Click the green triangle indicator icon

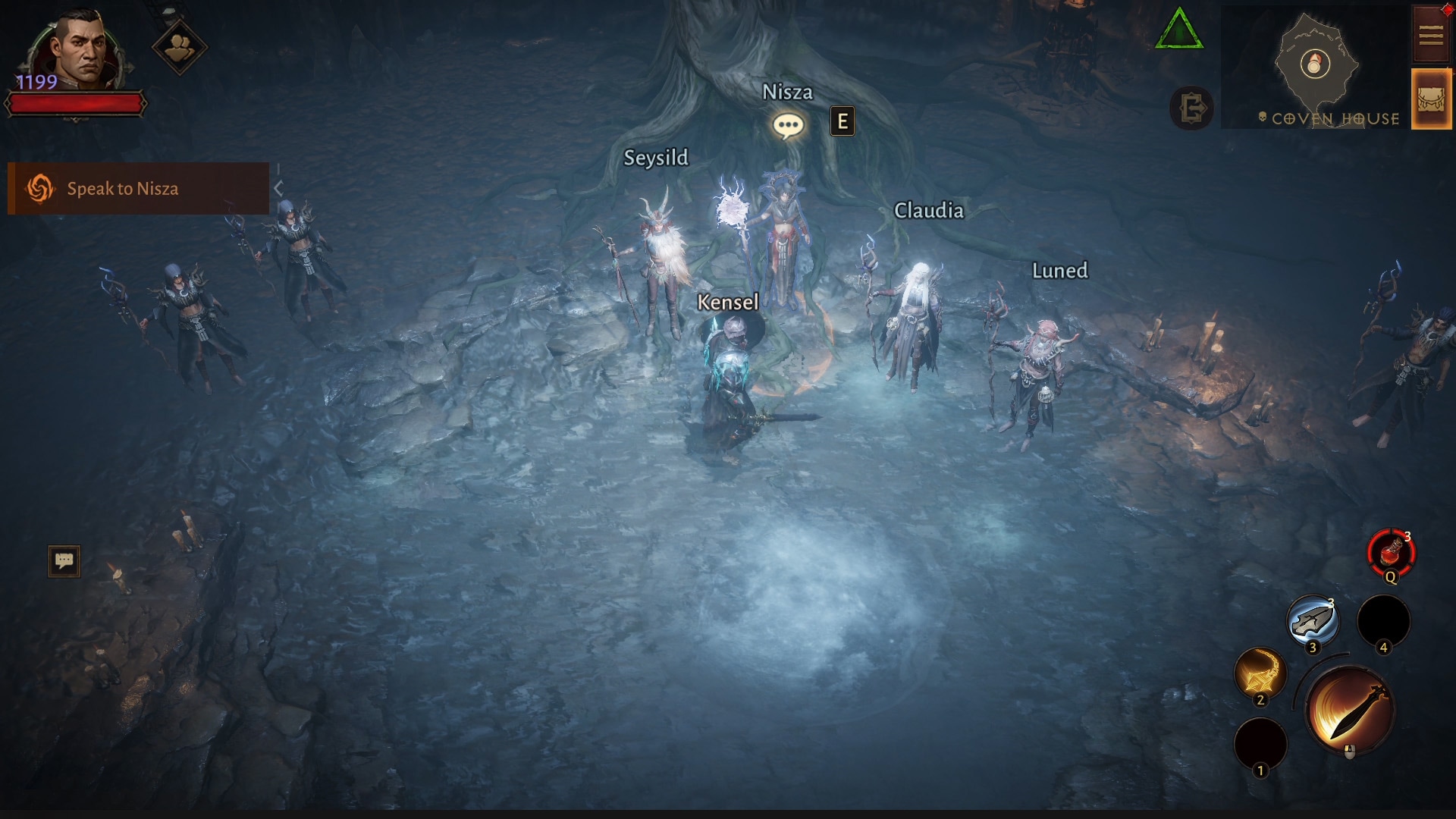pos(1178,30)
